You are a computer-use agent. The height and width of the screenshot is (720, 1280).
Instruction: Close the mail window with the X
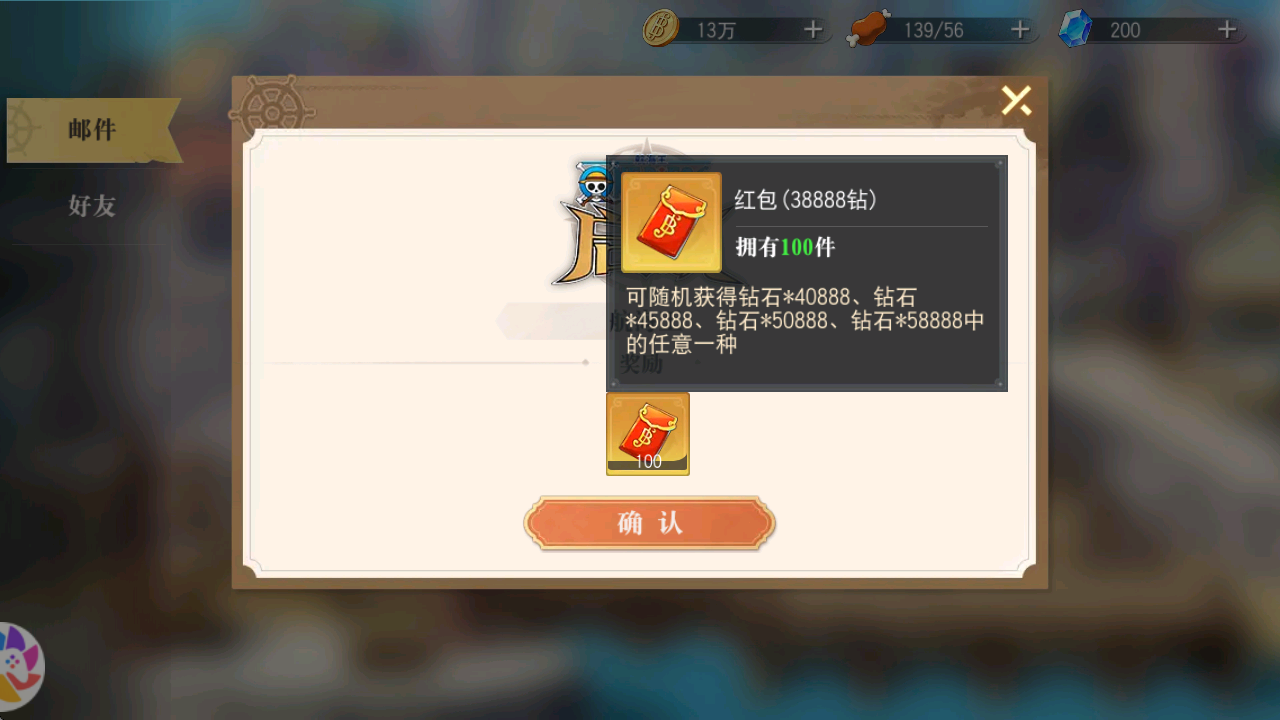click(x=1016, y=101)
